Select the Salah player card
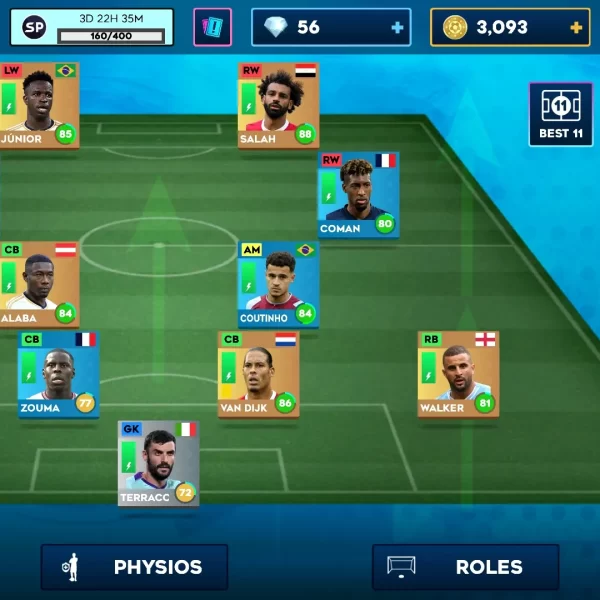 [x=278, y=105]
